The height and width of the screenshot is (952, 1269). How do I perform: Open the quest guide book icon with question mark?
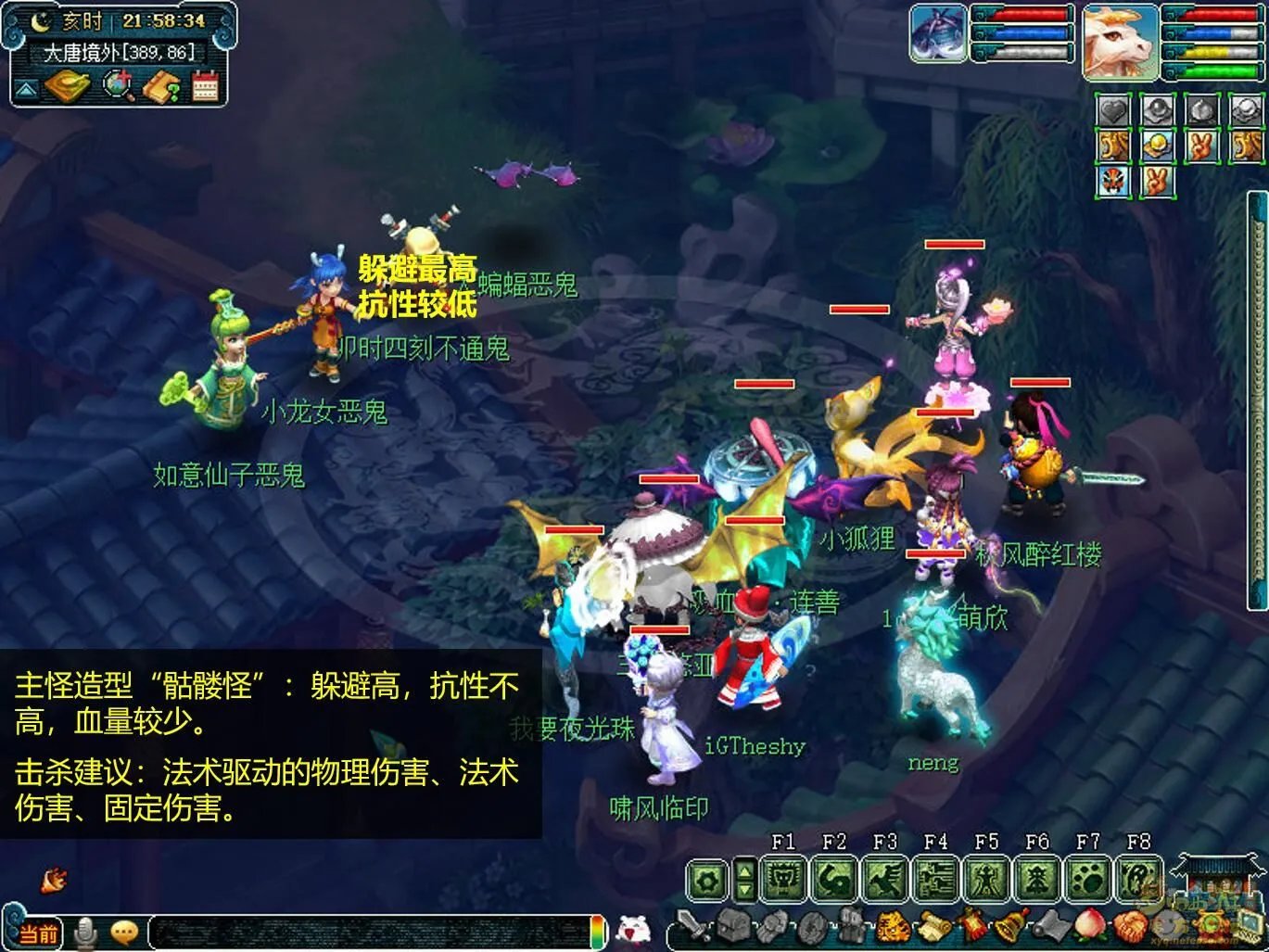tap(160, 85)
